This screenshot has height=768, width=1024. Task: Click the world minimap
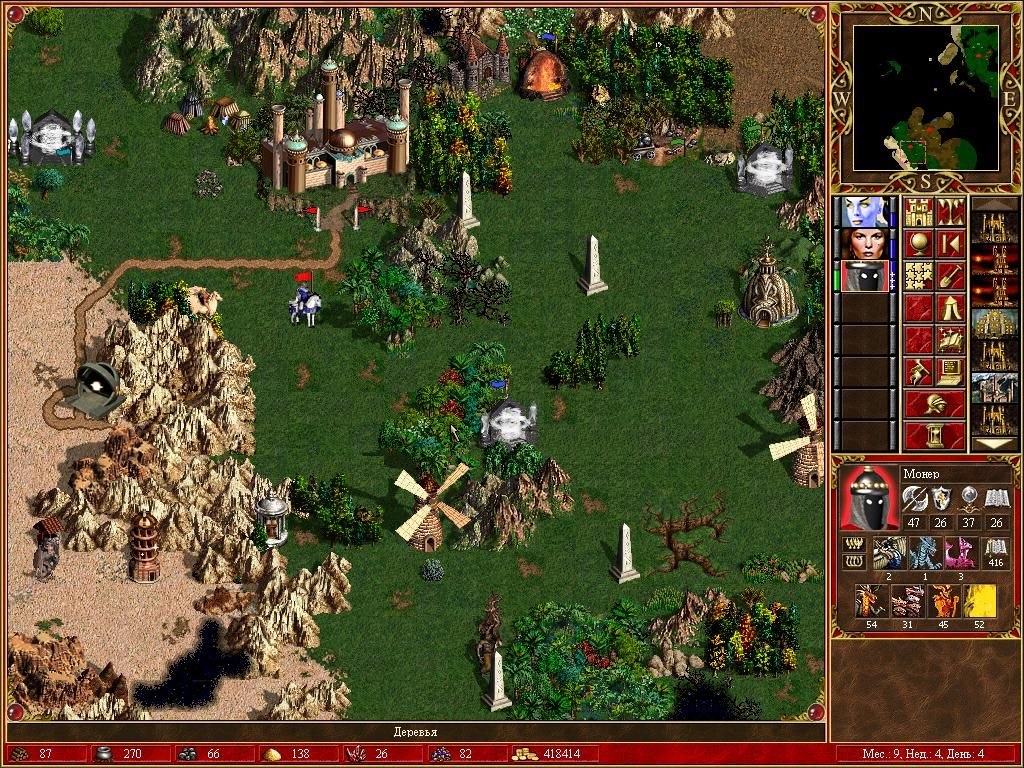pos(926,96)
